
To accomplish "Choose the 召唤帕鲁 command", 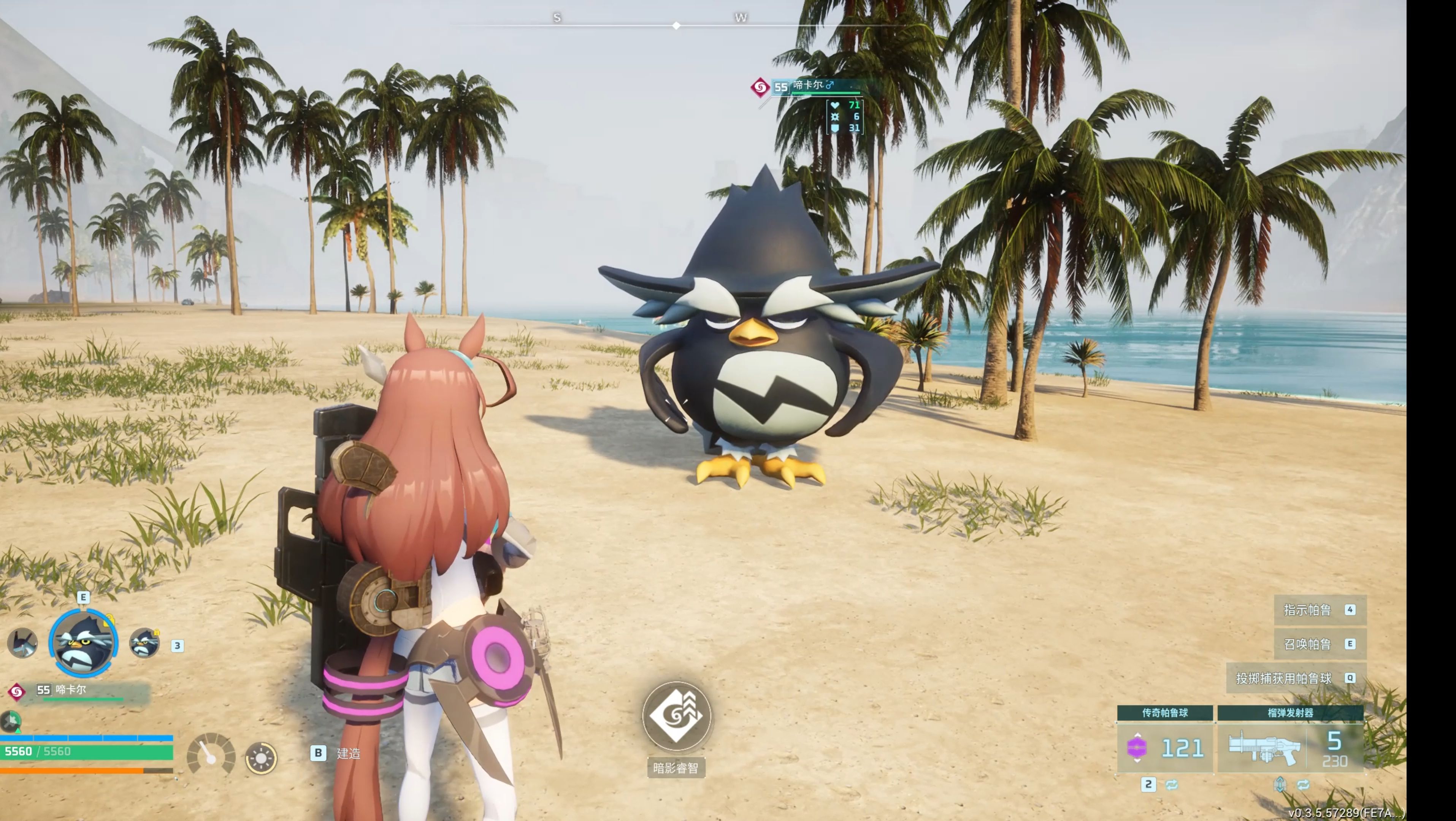I will pos(1319,644).
